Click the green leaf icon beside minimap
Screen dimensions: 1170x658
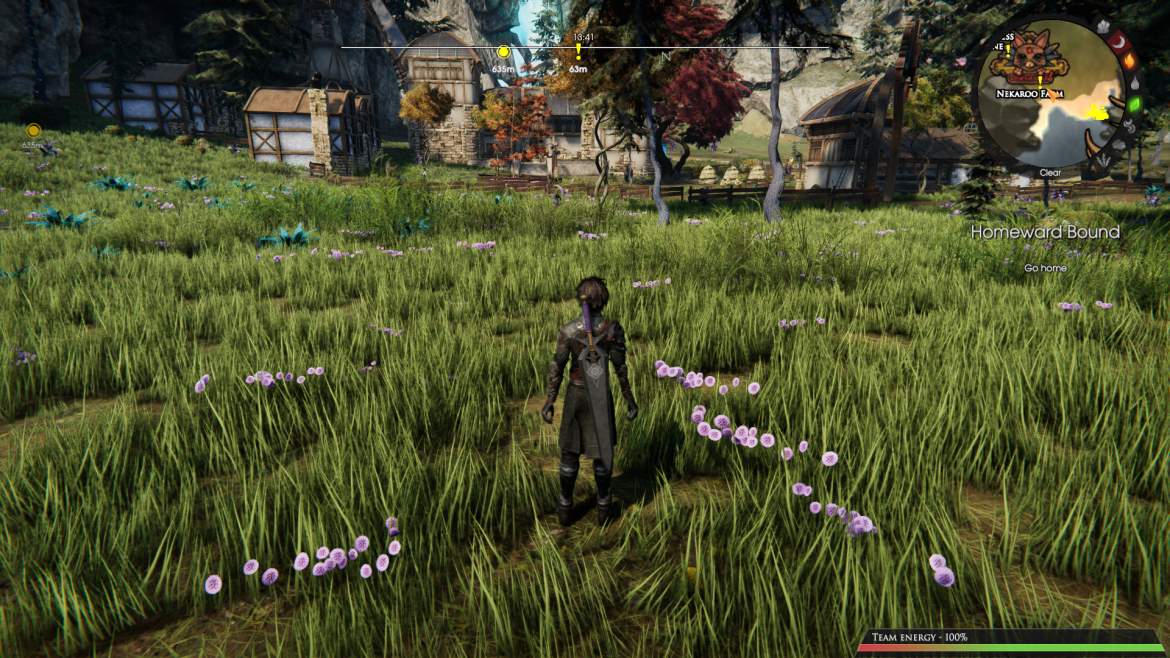1134,104
